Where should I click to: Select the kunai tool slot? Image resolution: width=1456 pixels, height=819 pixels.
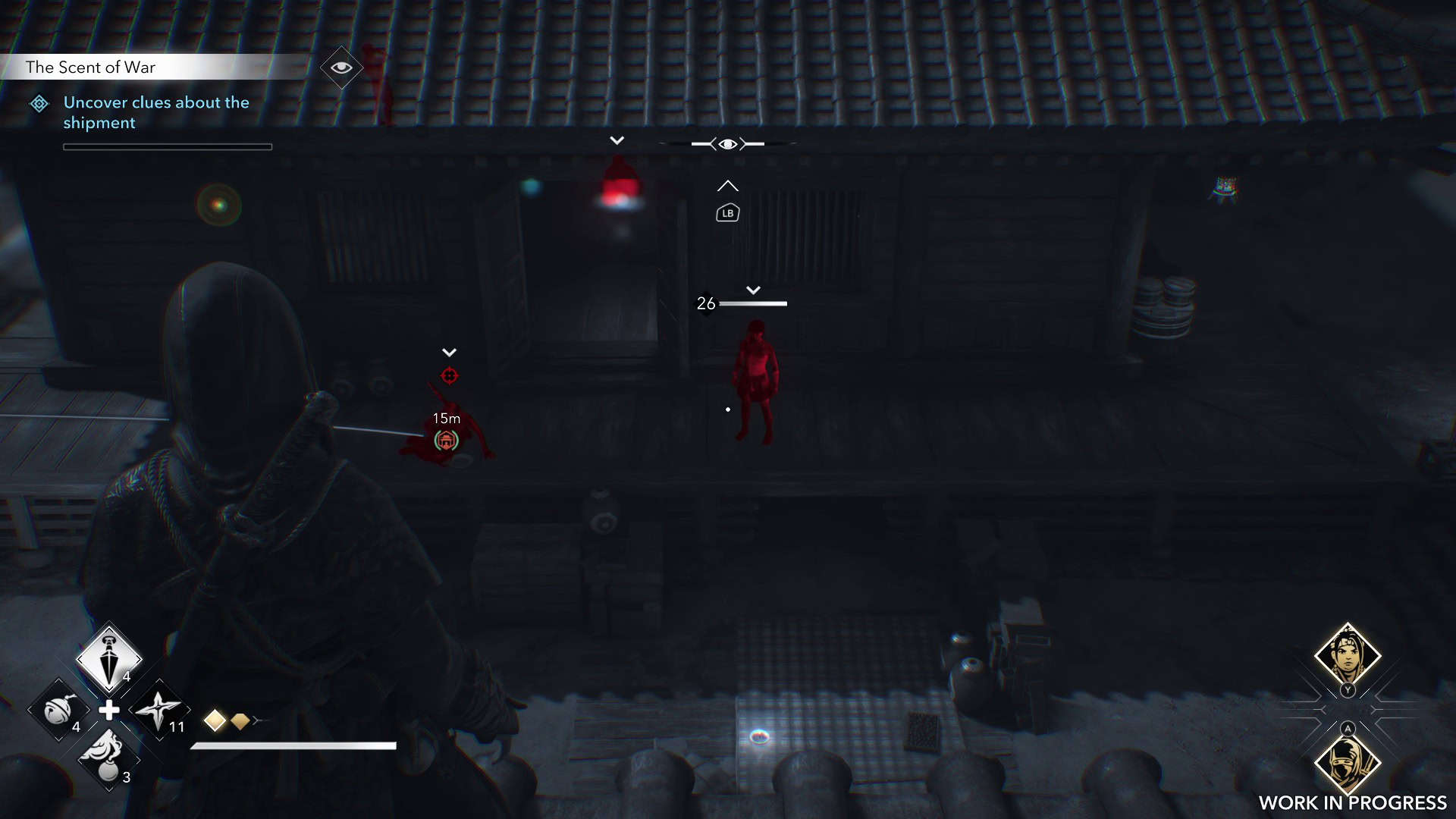coord(109,657)
